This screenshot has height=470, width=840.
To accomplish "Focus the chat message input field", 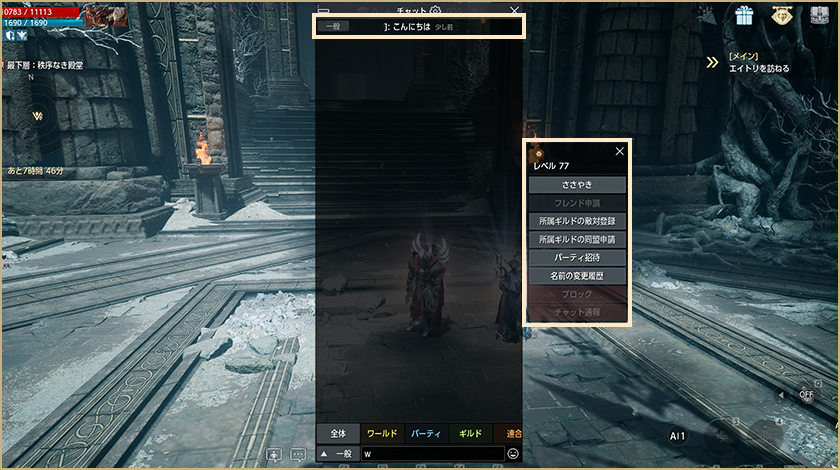I will tap(430, 454).
